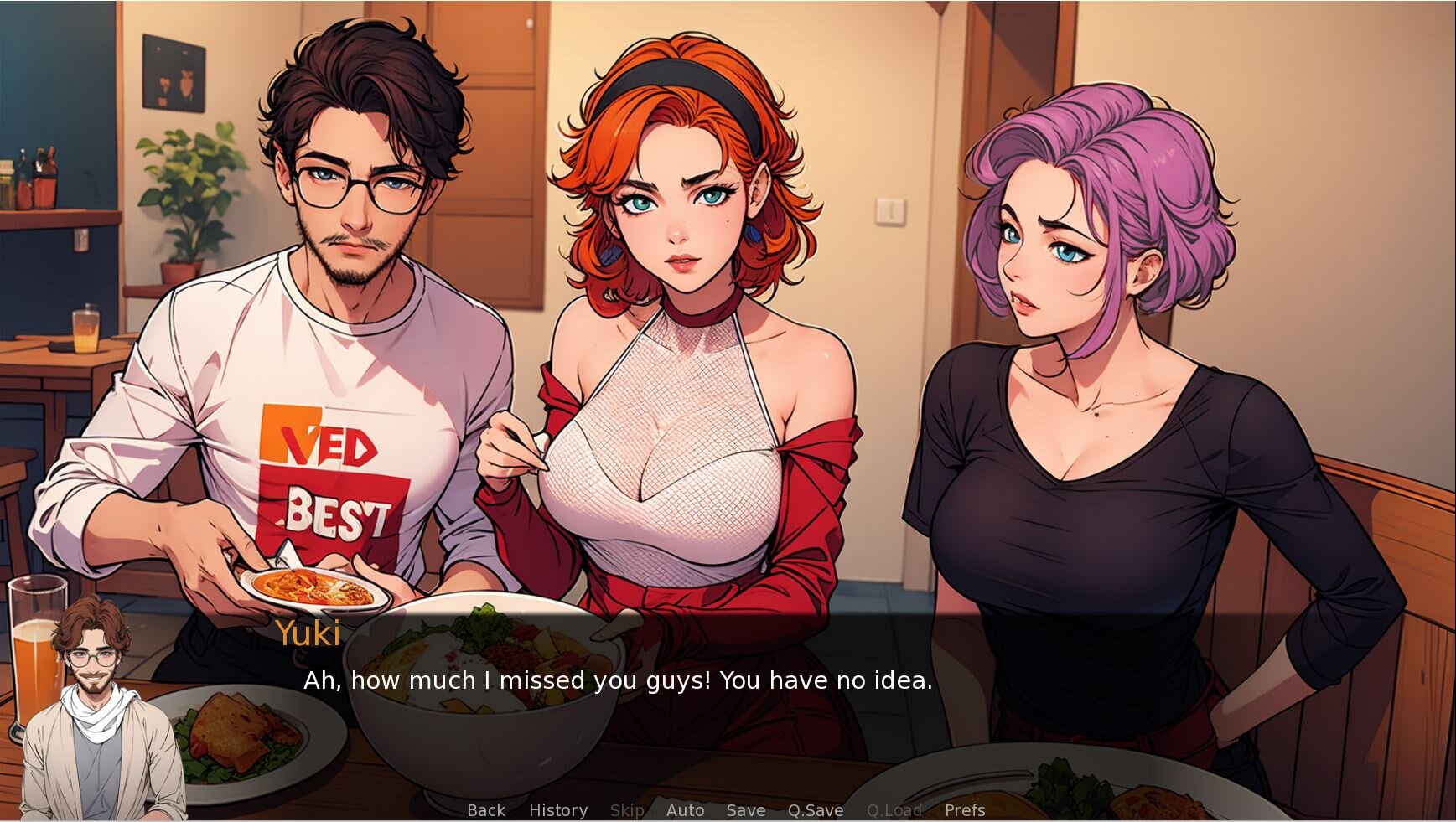Quick save with Q.Save

pyautogui.click(x=816, y=810)
